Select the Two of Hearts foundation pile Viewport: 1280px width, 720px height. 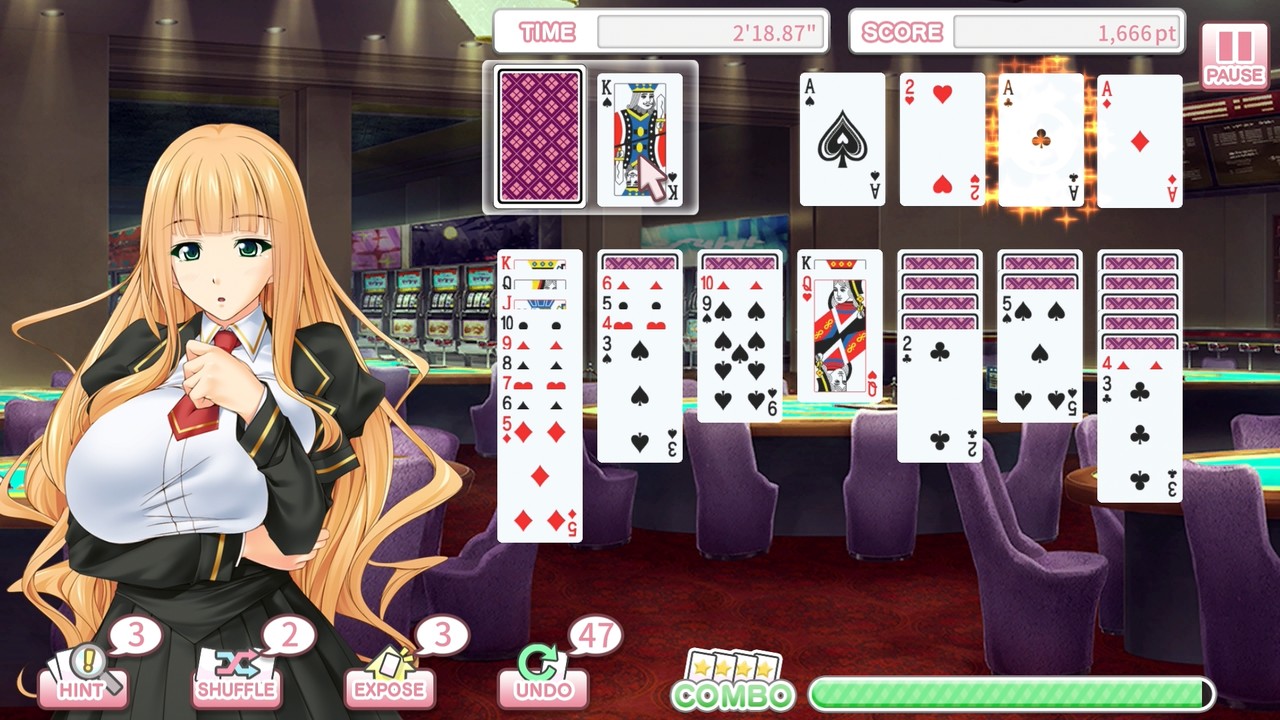(x=941, y=137)
